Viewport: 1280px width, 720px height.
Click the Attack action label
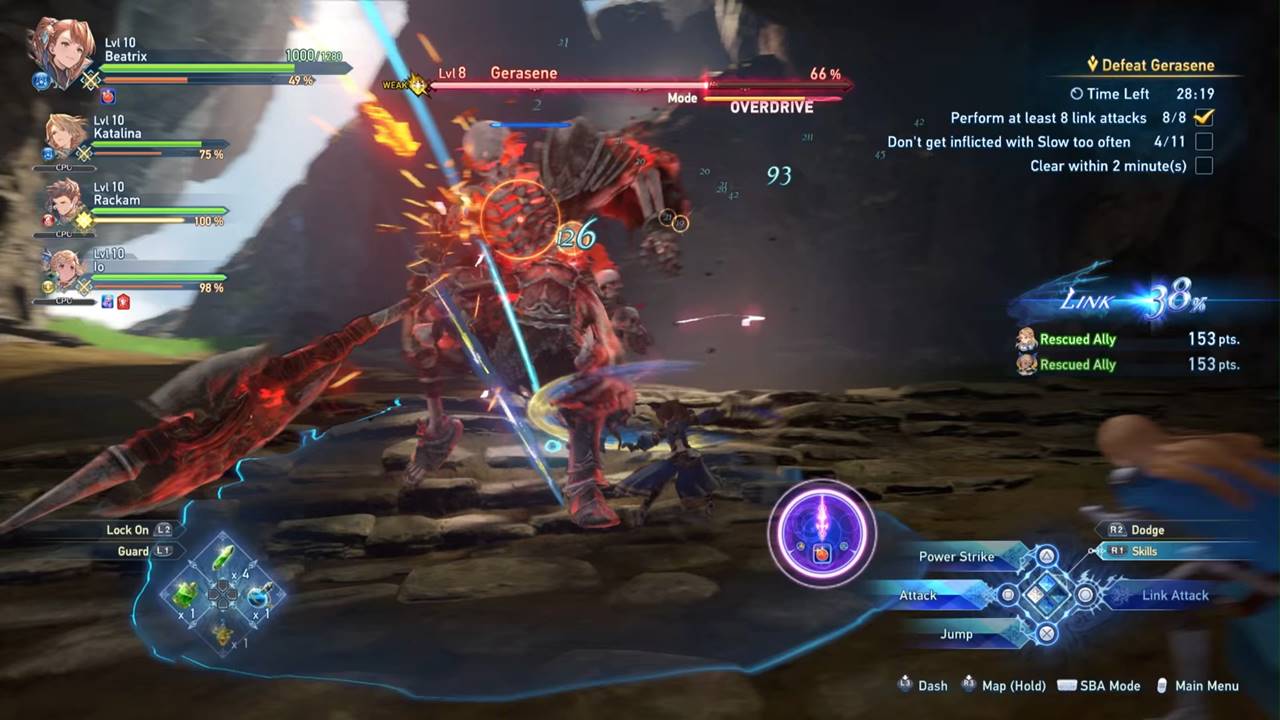click(917, 595)
